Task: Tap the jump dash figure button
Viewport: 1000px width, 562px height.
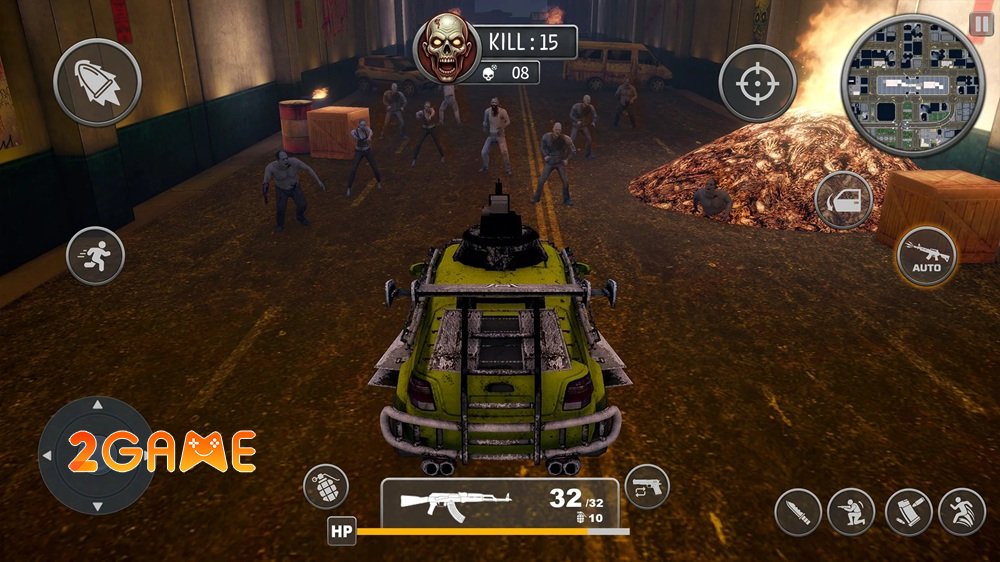Action: tap(962, 512)
